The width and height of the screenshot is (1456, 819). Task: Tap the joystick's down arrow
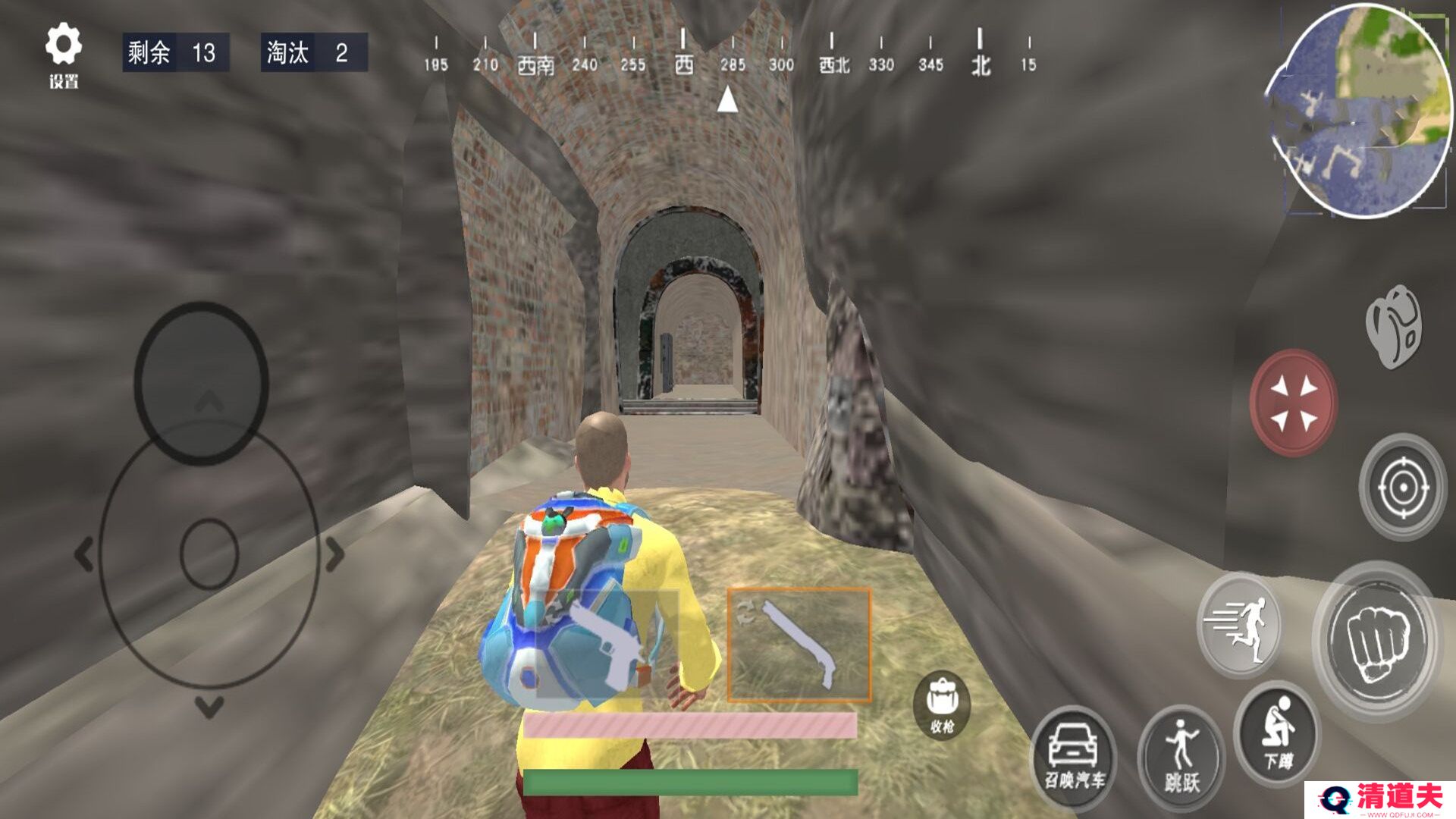pos(209,708)
